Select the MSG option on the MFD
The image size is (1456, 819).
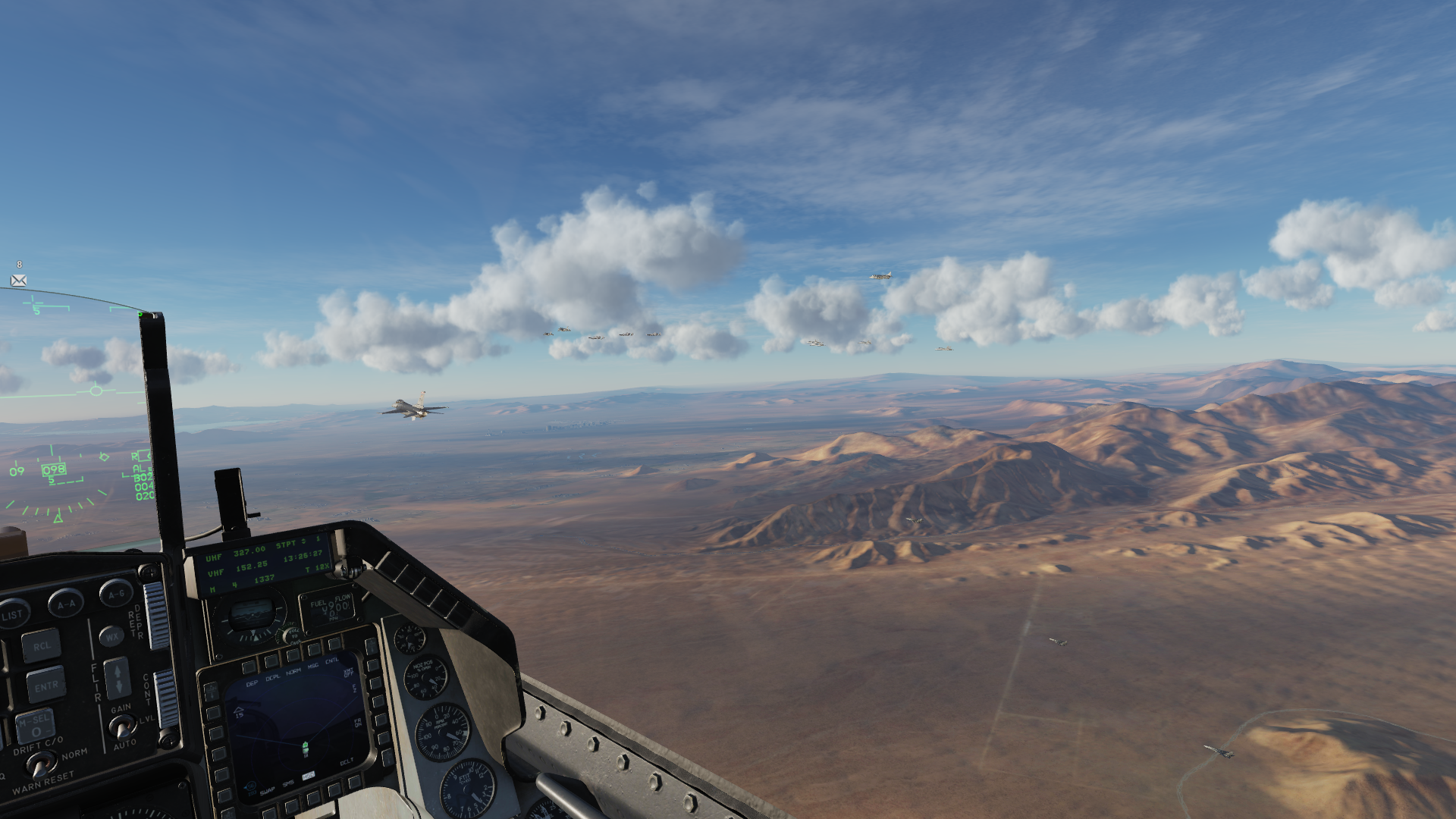[312, 667]
